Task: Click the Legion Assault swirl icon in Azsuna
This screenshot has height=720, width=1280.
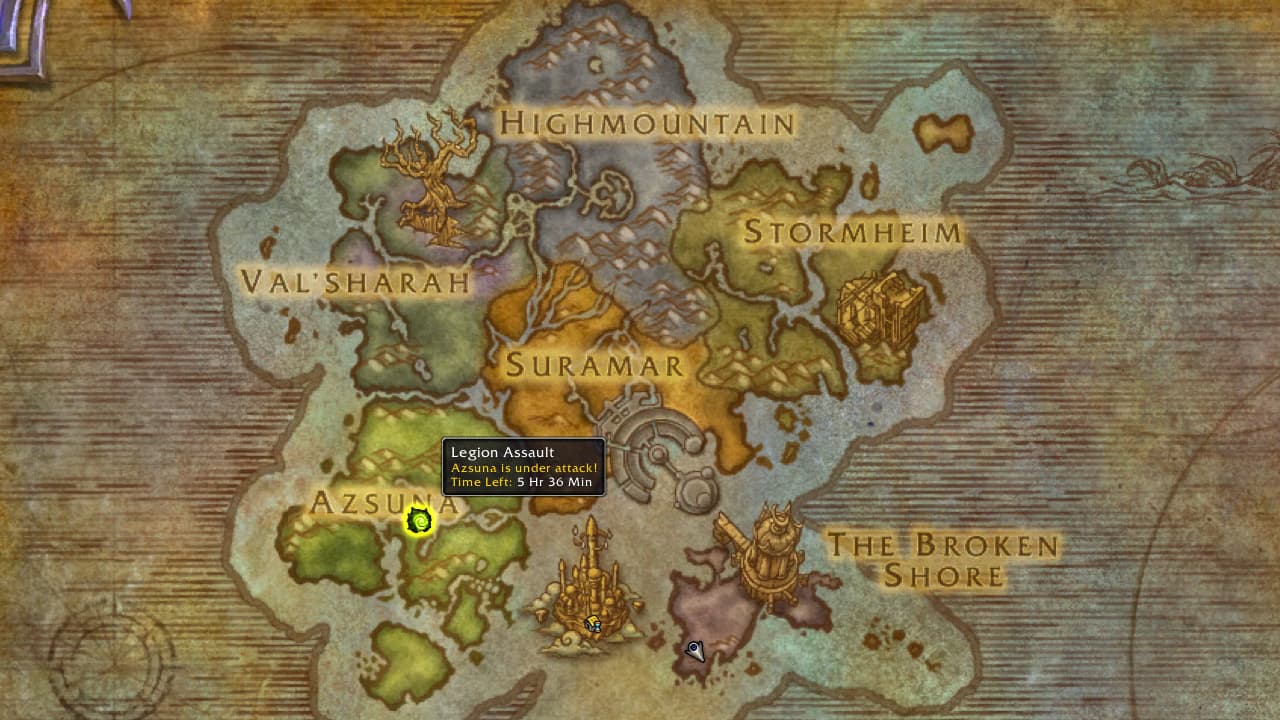Action: (417, 521)
